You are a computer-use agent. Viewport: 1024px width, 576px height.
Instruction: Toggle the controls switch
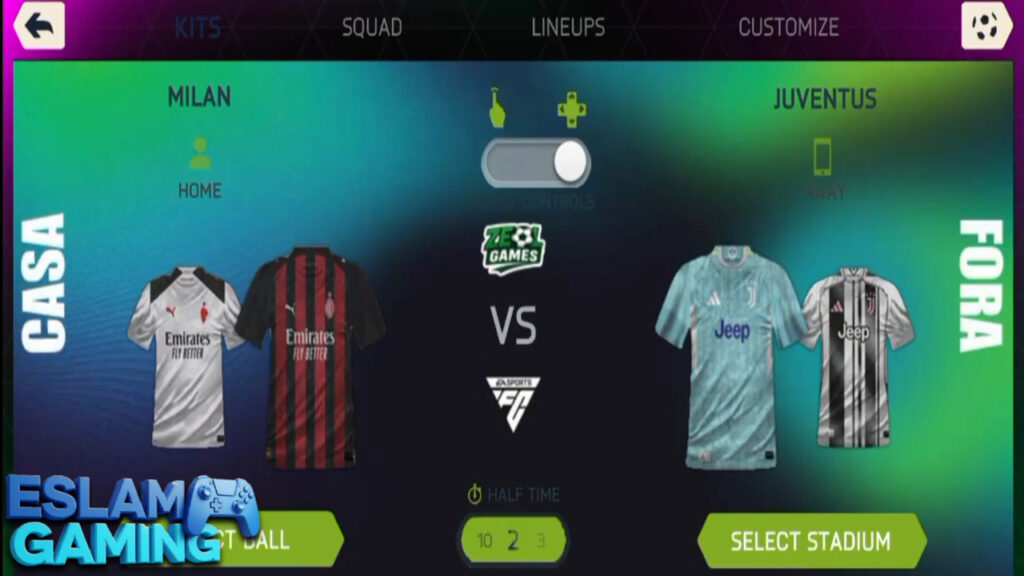(537, 163)
